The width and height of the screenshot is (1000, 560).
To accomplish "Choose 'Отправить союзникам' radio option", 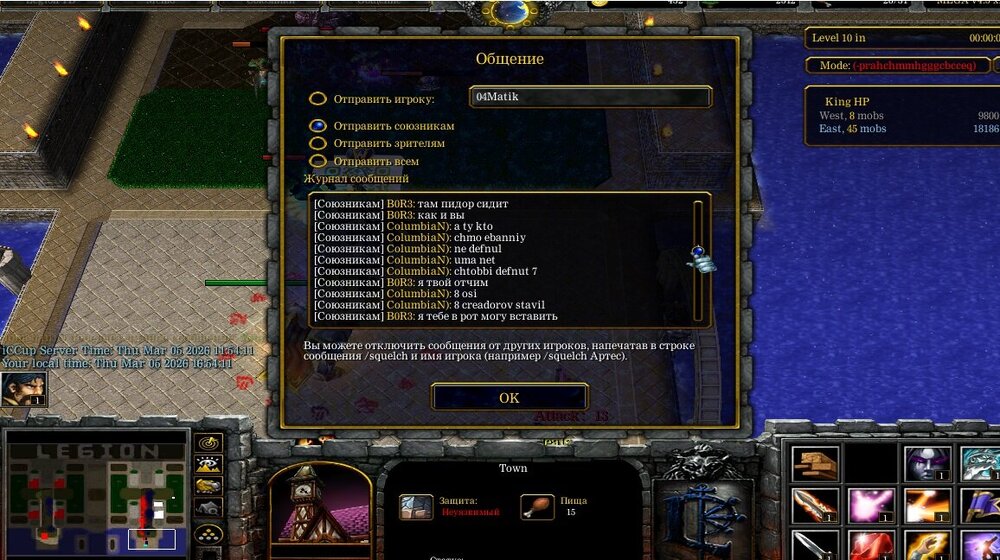I will [318, 126].
